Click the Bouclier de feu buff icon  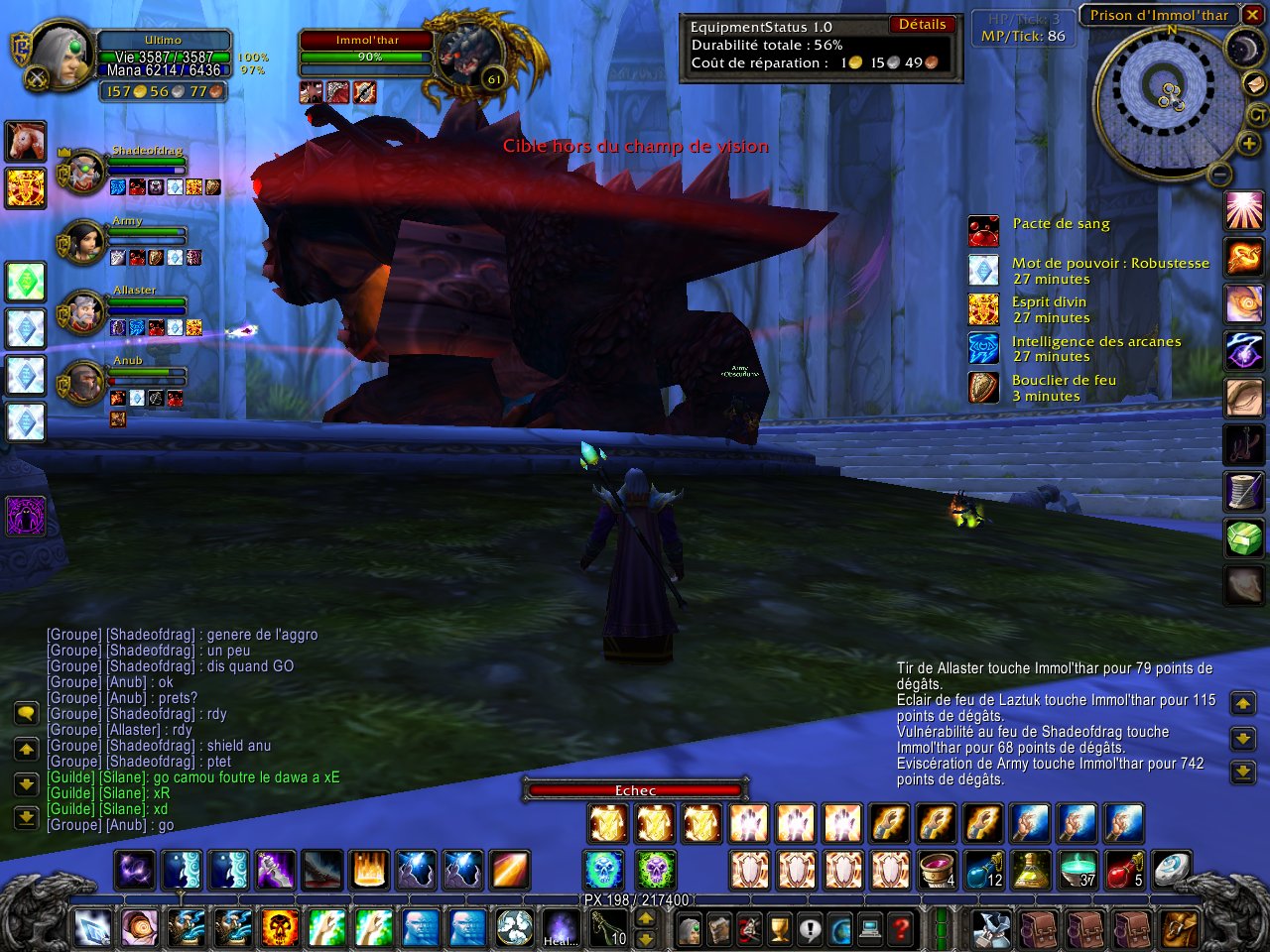tap(983, 388)
